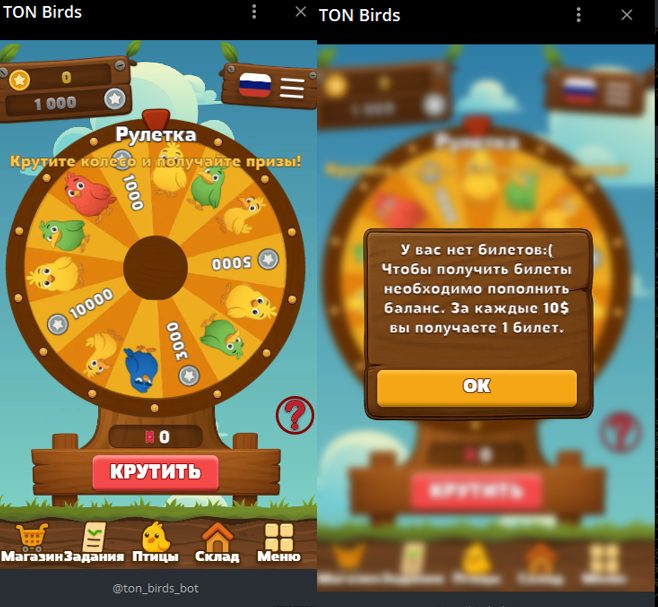
Task: Confirm the no-tickets dialog with OK
Action: point(476,387)
